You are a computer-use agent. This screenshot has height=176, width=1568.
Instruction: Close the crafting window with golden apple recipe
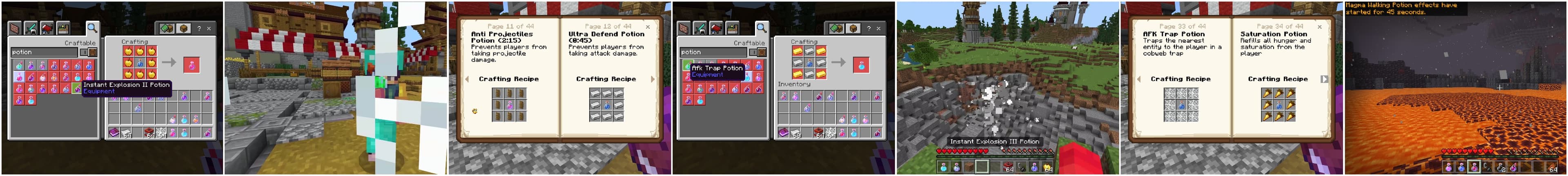point(209,28)
